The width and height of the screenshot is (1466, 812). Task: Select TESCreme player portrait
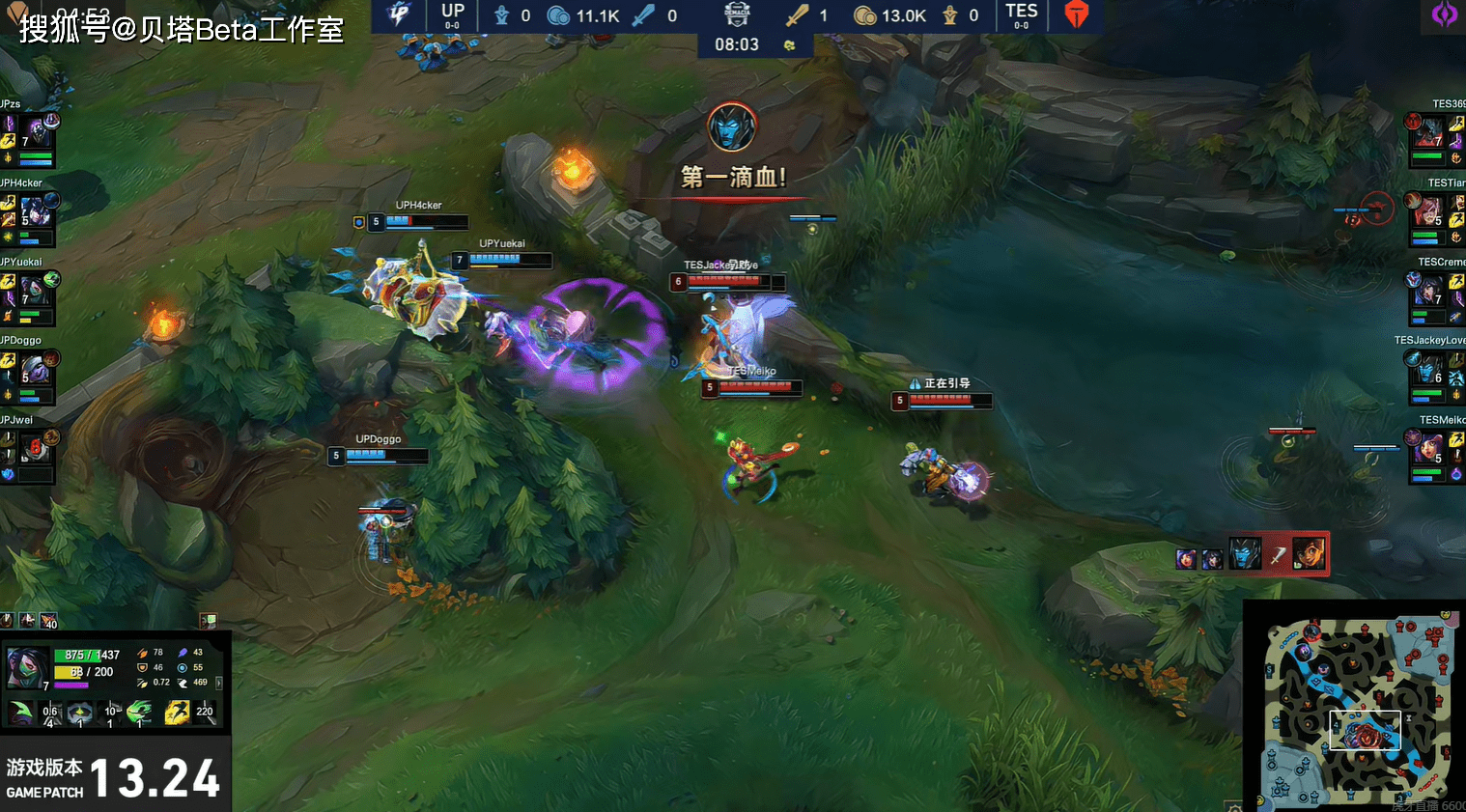pyautogui.click(x=1428, y=290)
